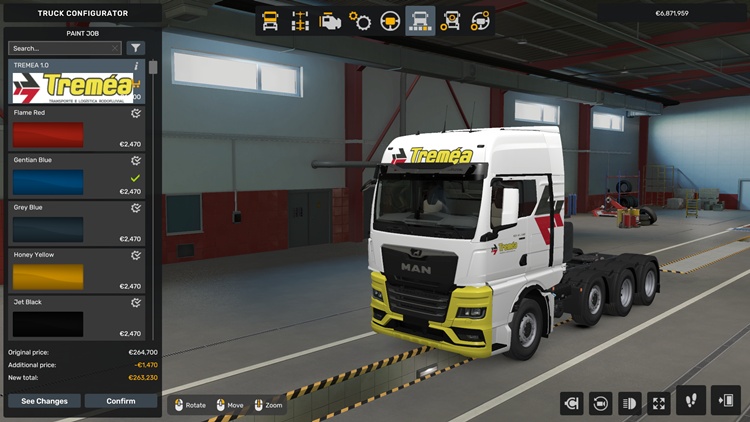The height and width of the screenshot is (422, 750).
Task: Switch to the chassis category
Action: pos(299,20)
